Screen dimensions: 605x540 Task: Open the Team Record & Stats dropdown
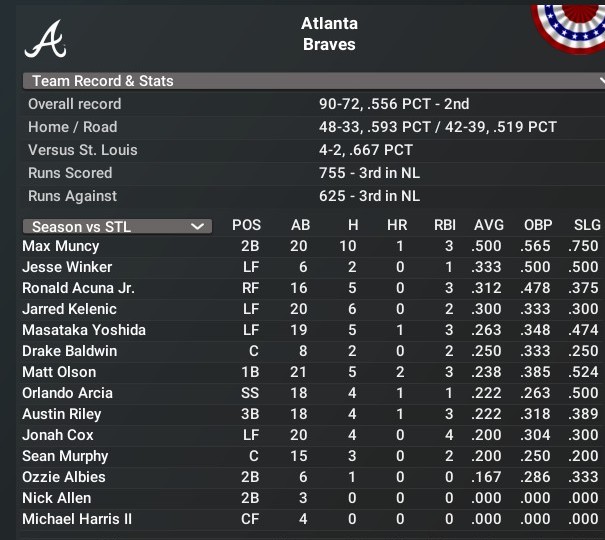pos(312,81)
